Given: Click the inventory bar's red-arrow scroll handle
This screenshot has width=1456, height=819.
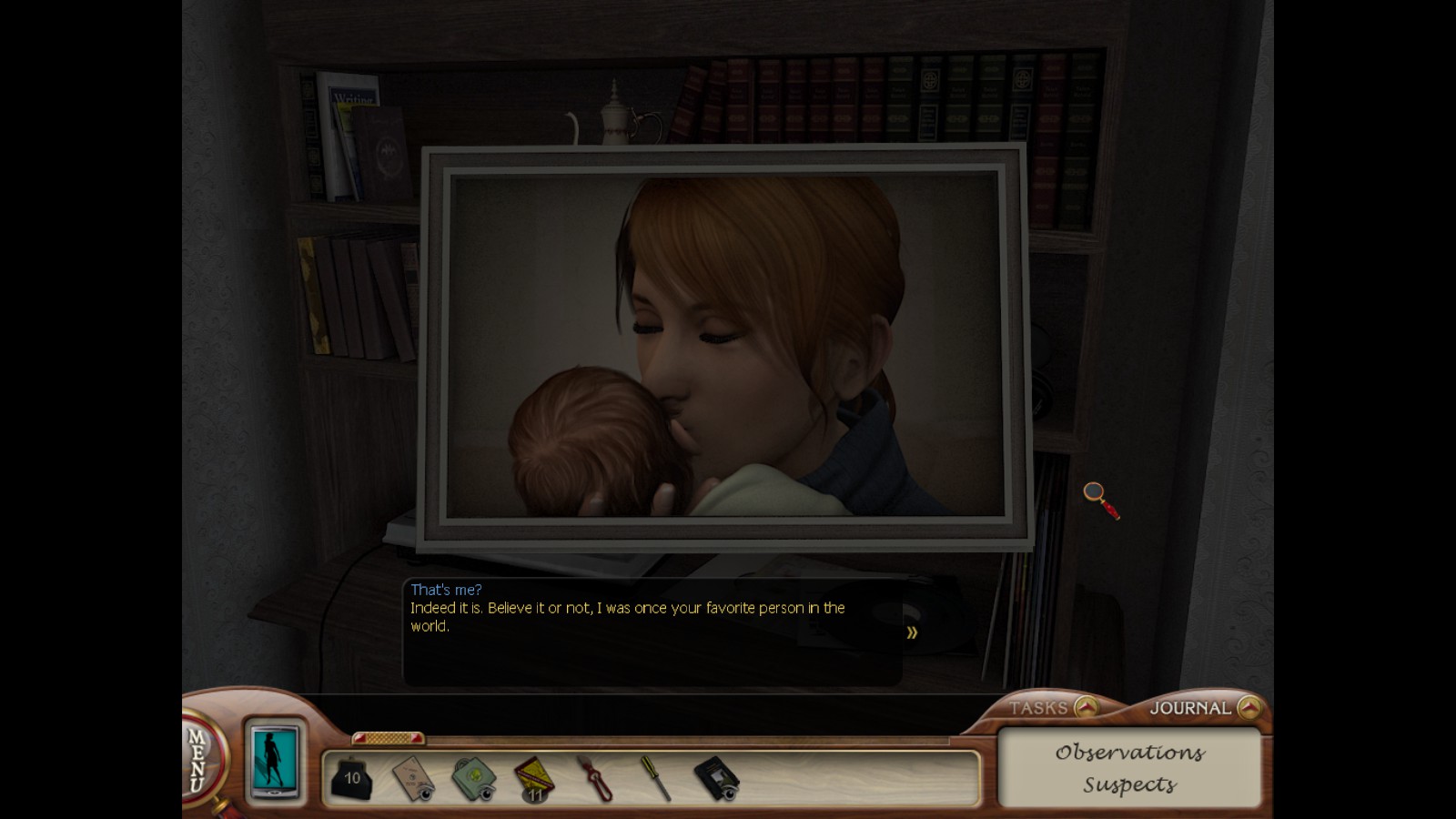Looking at the screenshot, I should coord(388,737).
